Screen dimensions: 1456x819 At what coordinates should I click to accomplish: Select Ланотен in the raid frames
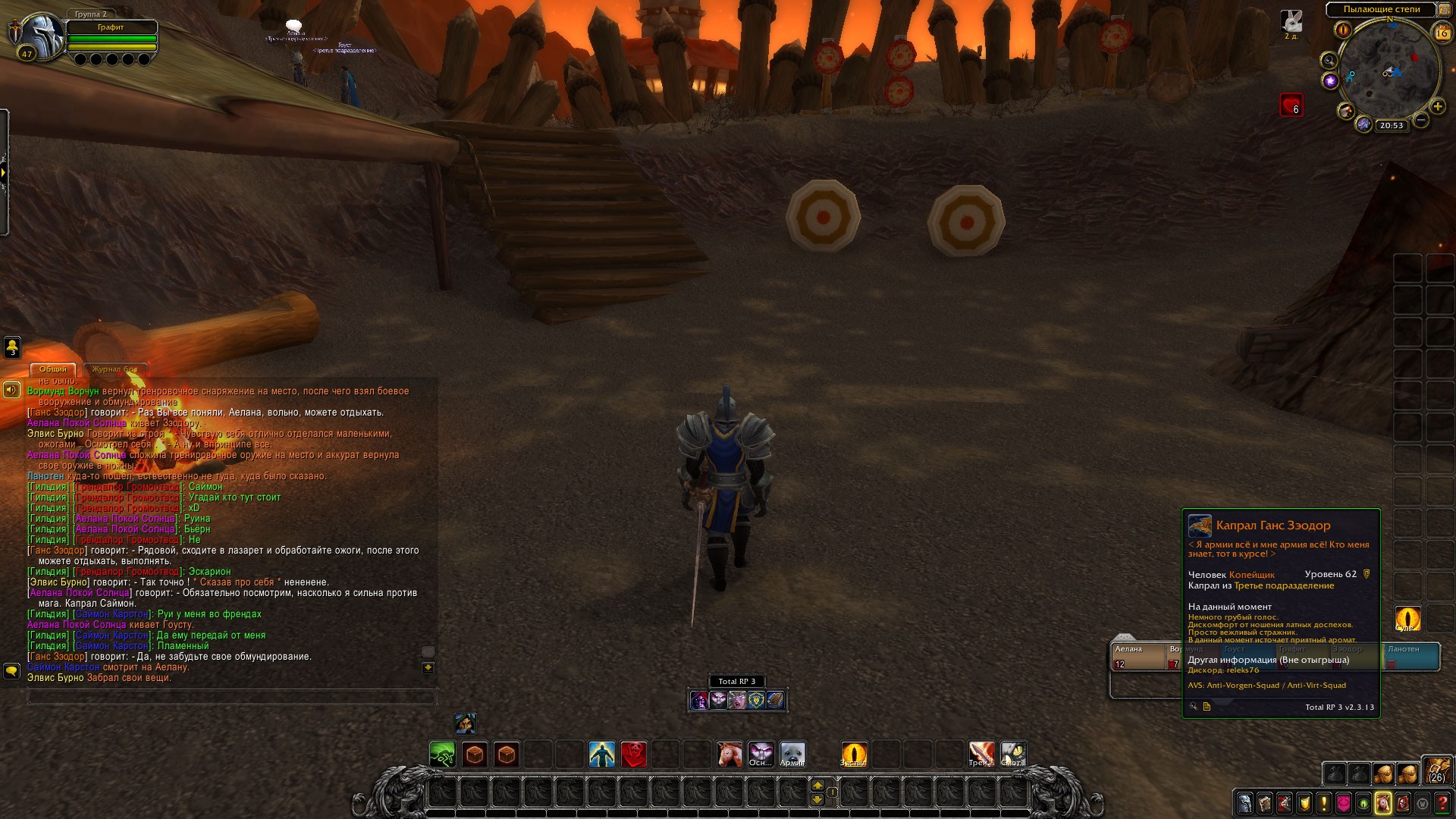point(1411,657)
